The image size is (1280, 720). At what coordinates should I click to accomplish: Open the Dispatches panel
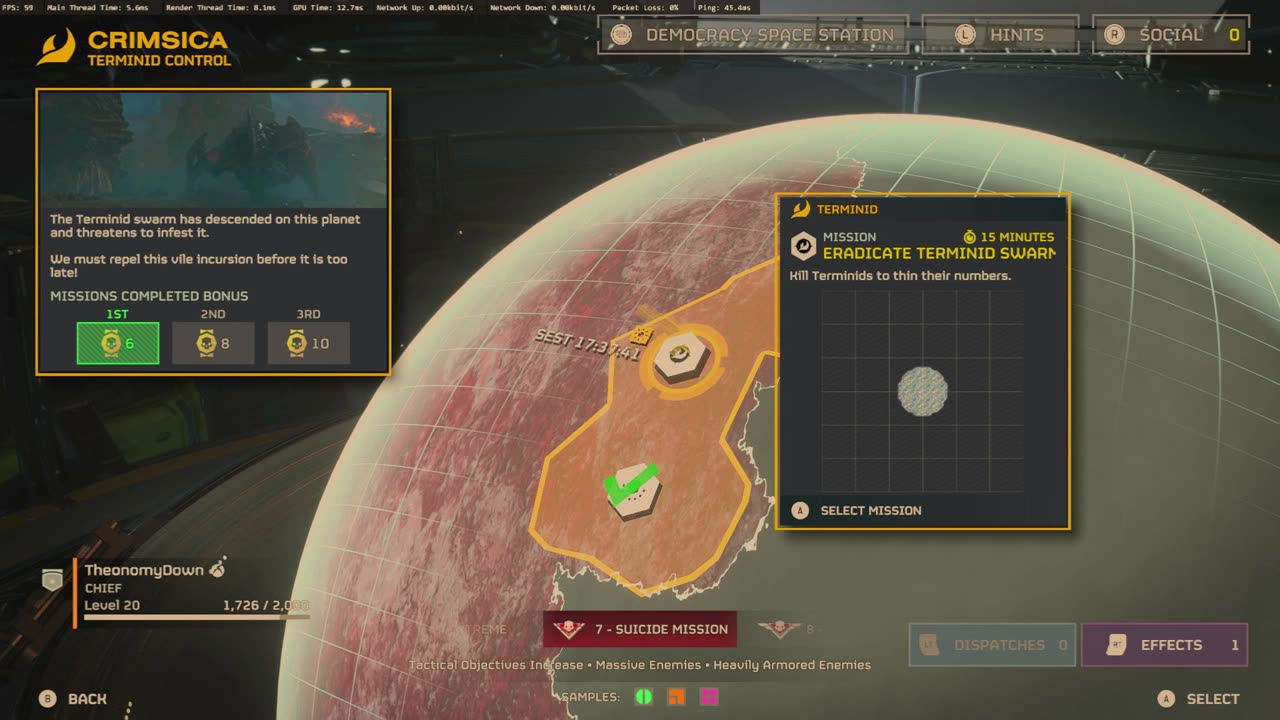click(x=990, y=645)
